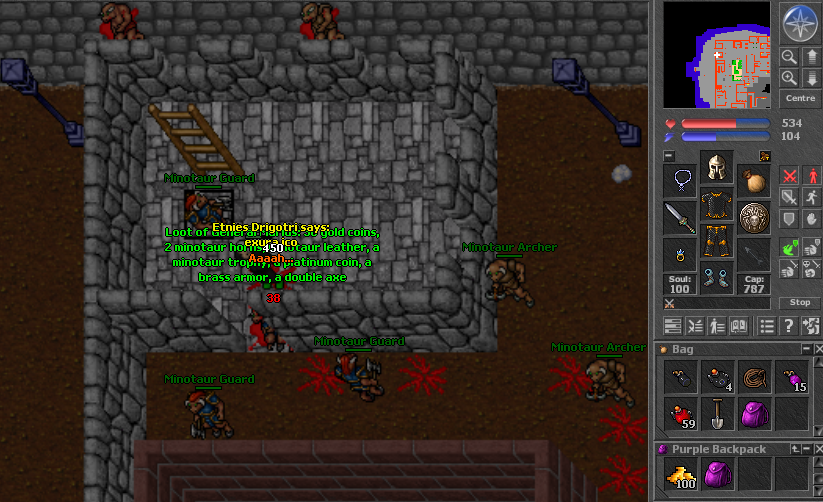Viewport: 823px width, 502px height.
Task: Click the Stop button
Action: 800,302
